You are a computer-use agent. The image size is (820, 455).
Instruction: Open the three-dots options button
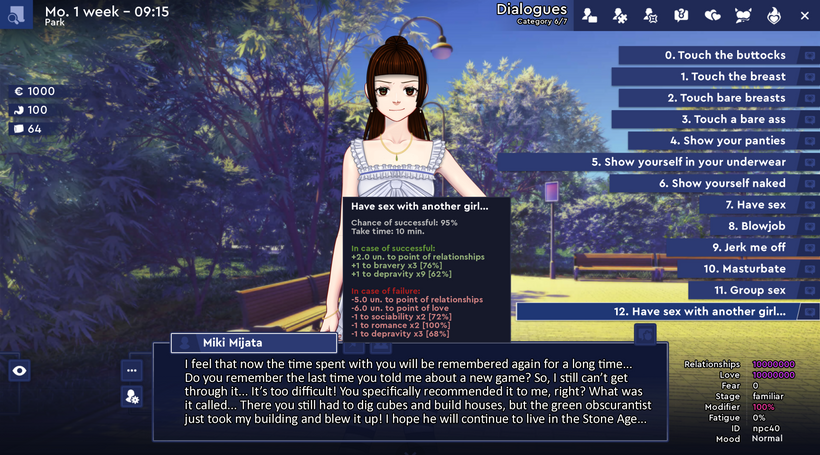(x=132, y=369)
